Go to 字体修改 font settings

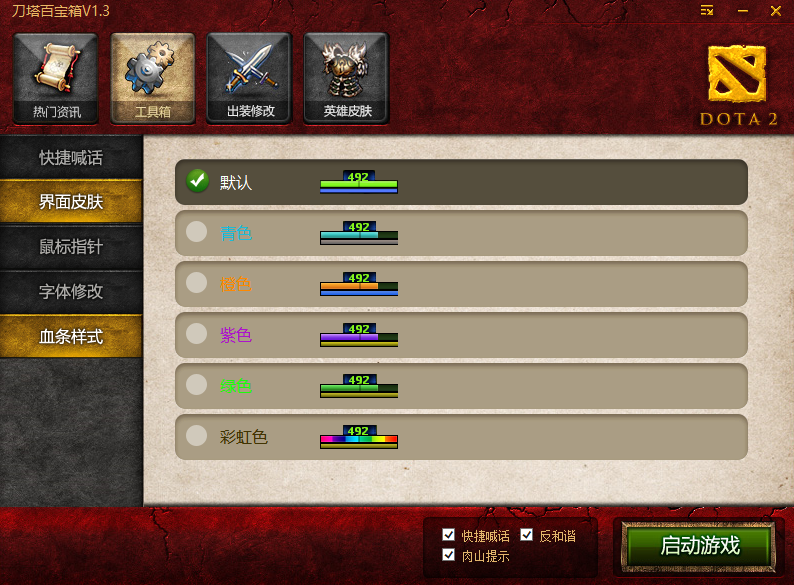pos(71,292)
